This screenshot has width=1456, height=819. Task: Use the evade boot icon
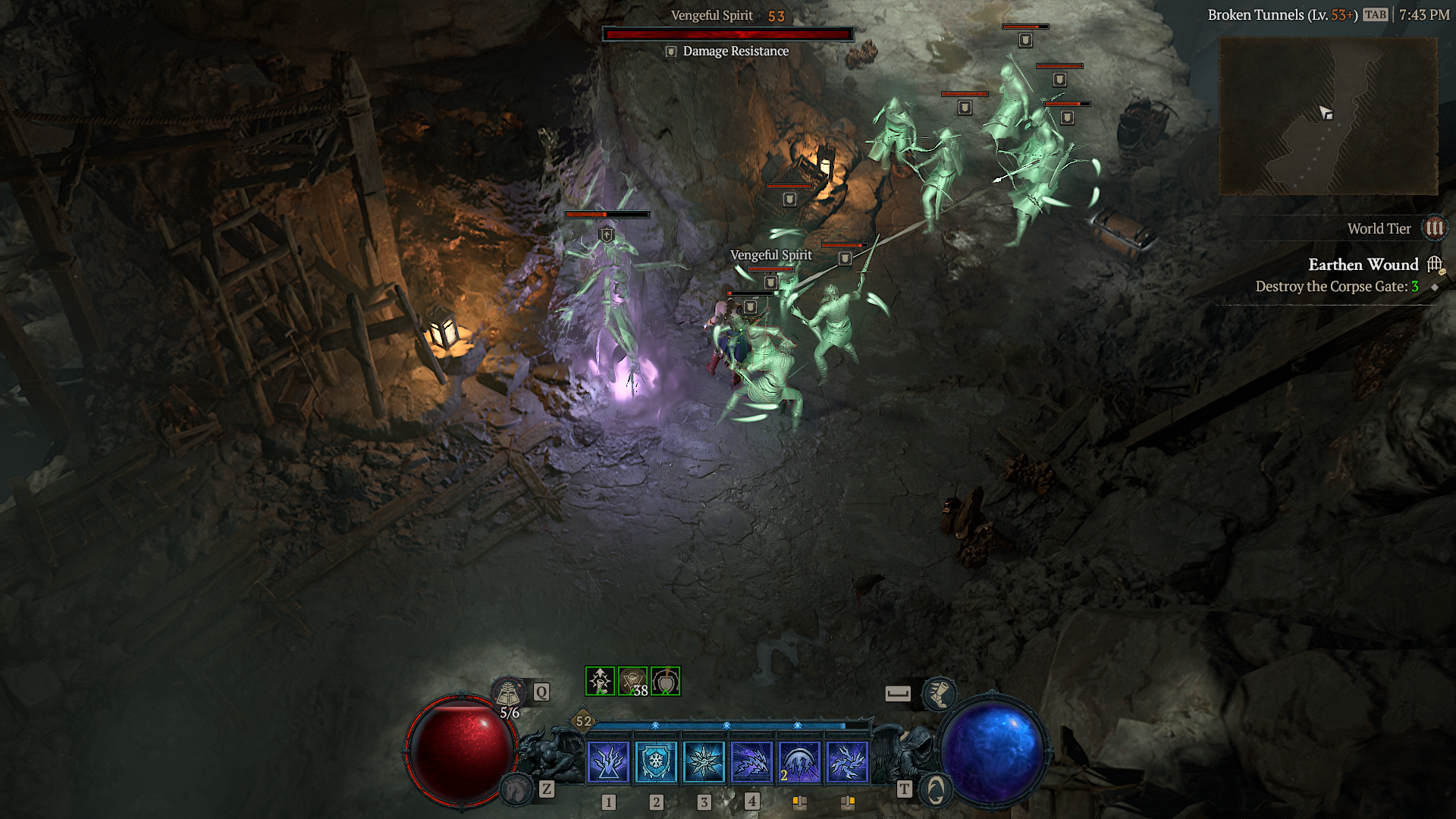tap(939, 693)
